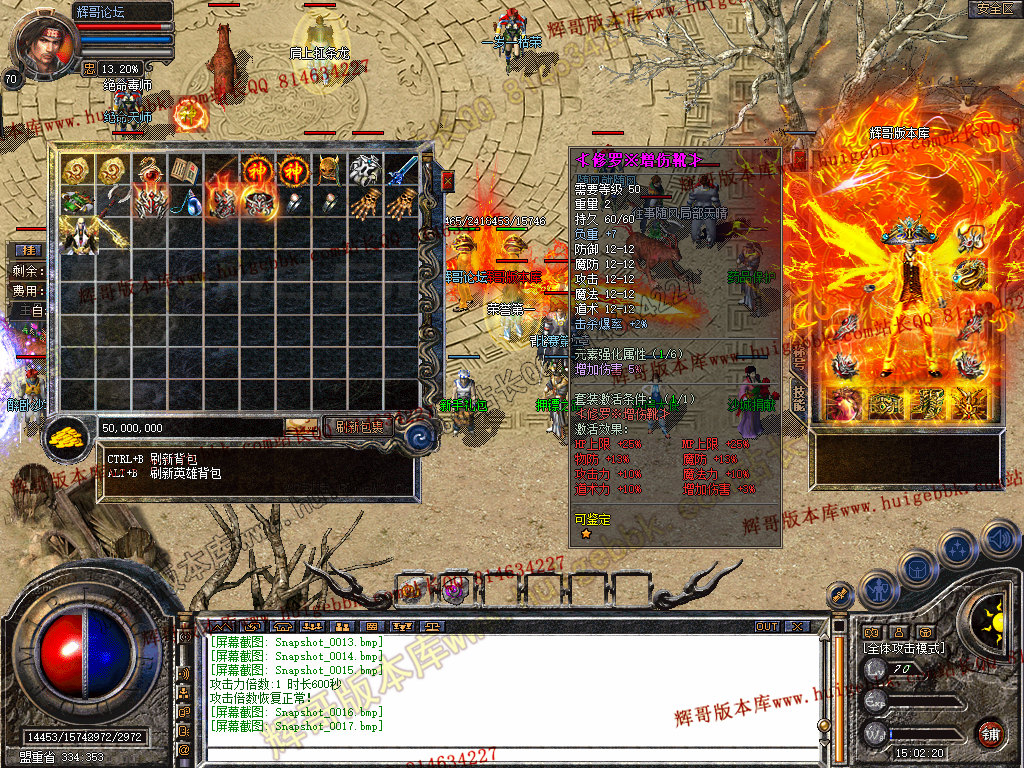
Task: Select the equipped dragon medal slot
Action: pos(969,272)
